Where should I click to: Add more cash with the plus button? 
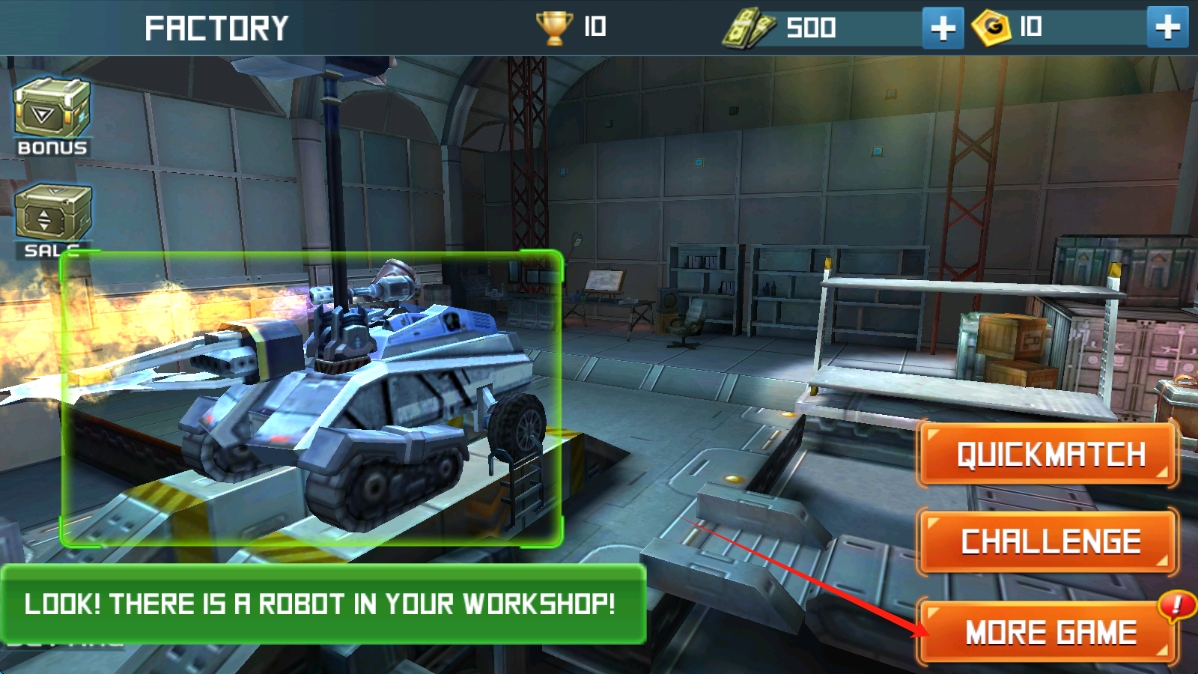click(942, 28)
